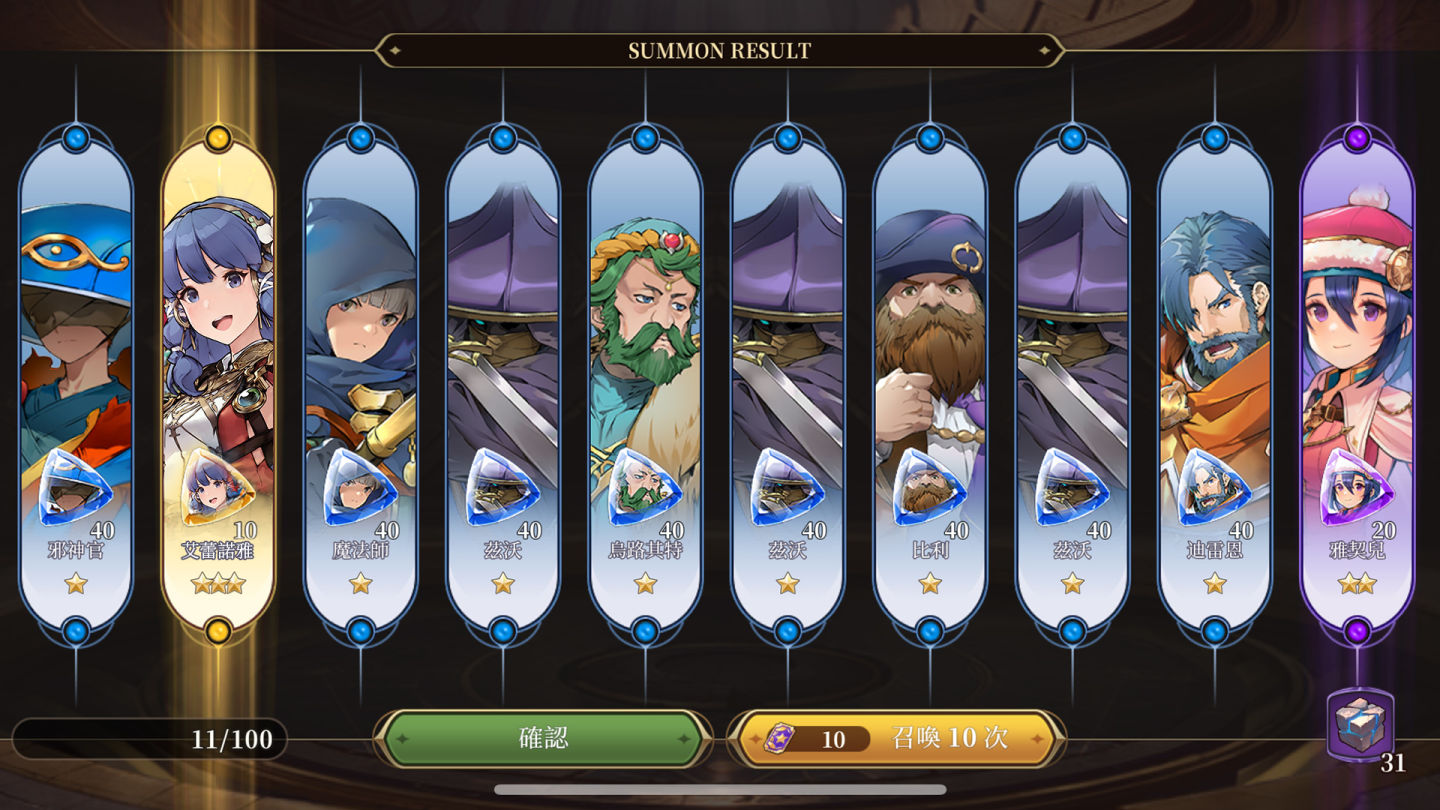Summon 10 more times with 召喚 10 次
Image resolution: width=1440 pixels, height=810 pixels.
896,739
